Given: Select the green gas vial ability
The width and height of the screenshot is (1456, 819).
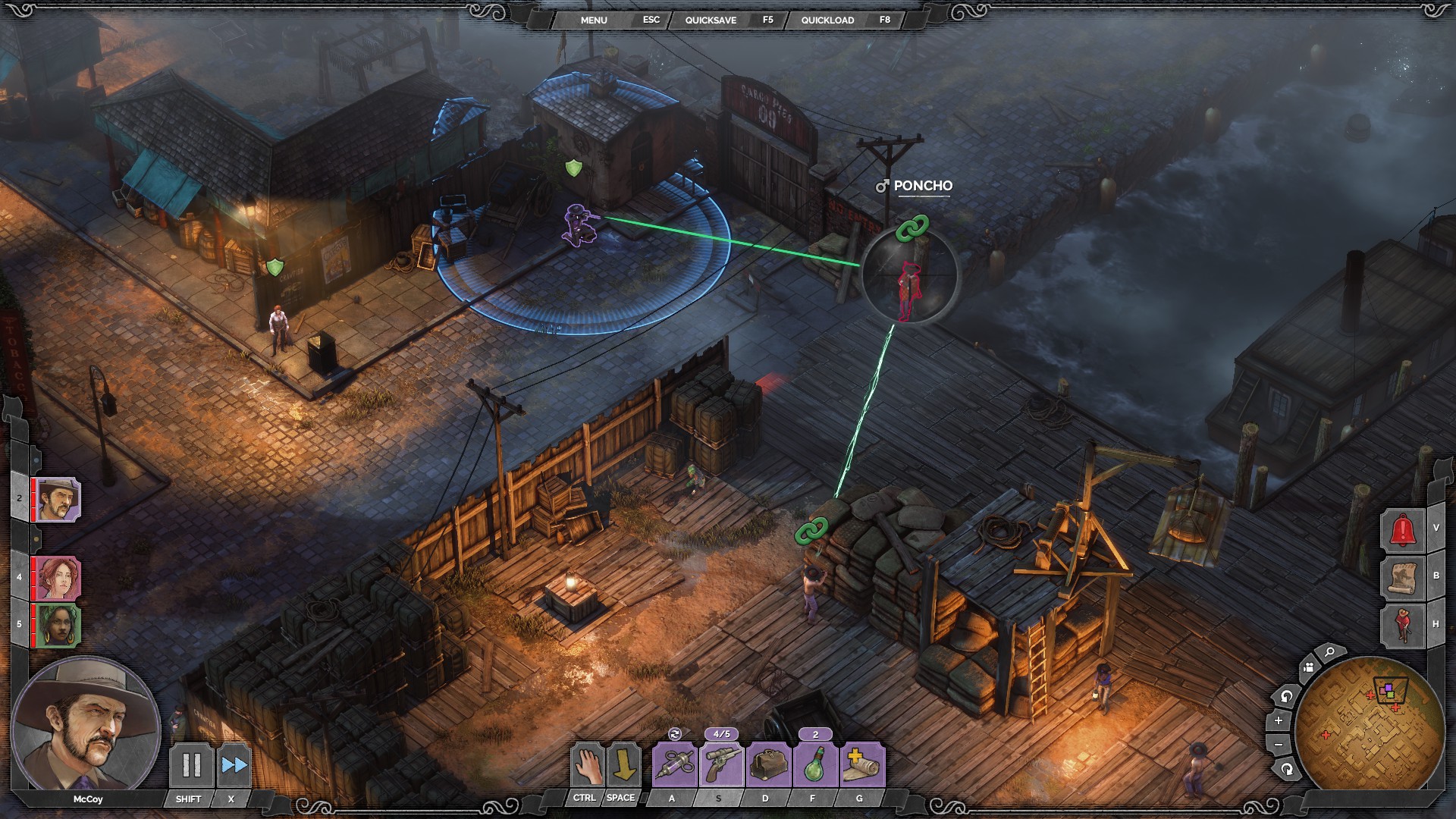Looking at the screenshot, I should tap(815, 765).
